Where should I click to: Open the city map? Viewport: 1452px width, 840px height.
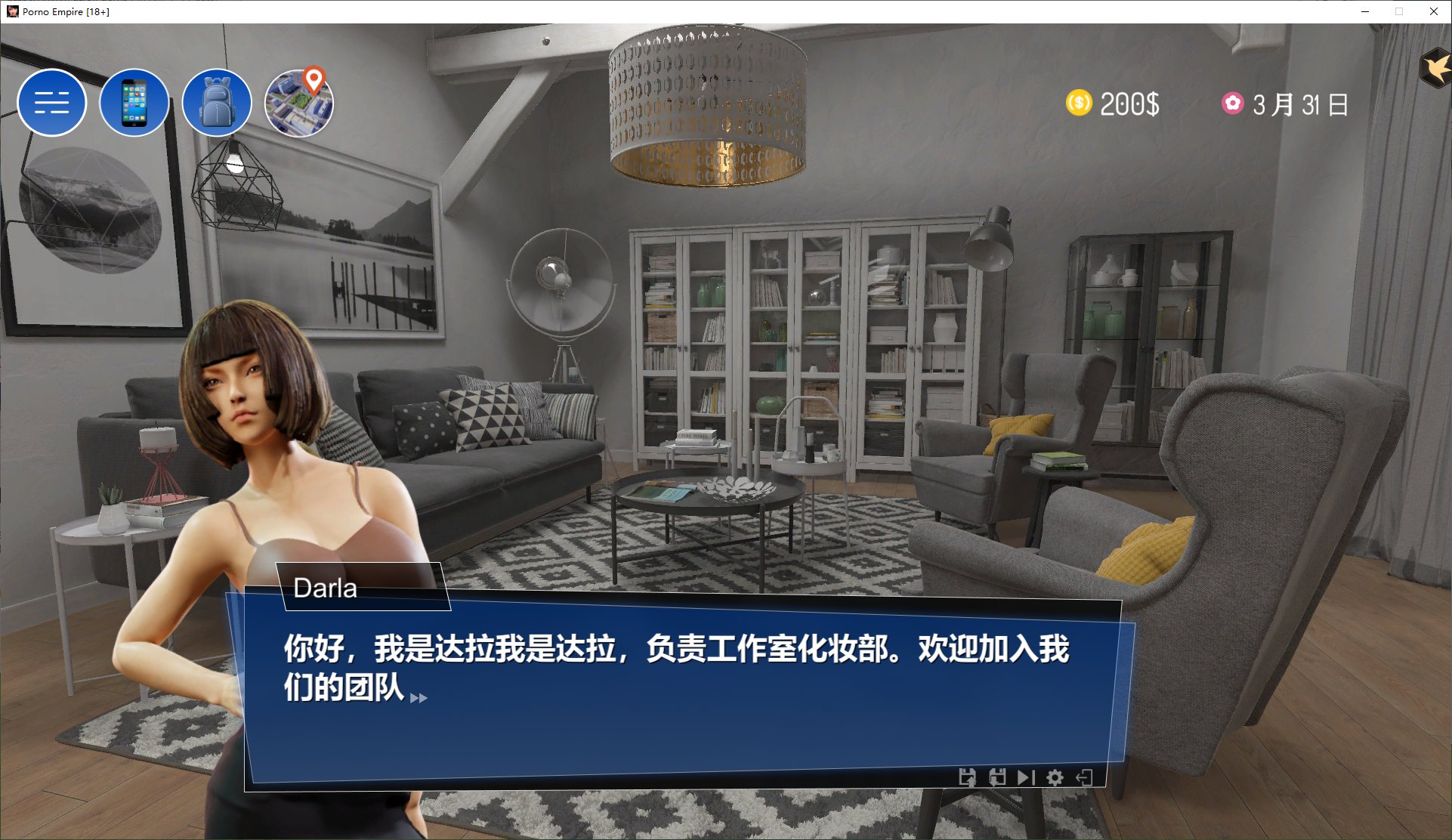click(x=299, y=103)
